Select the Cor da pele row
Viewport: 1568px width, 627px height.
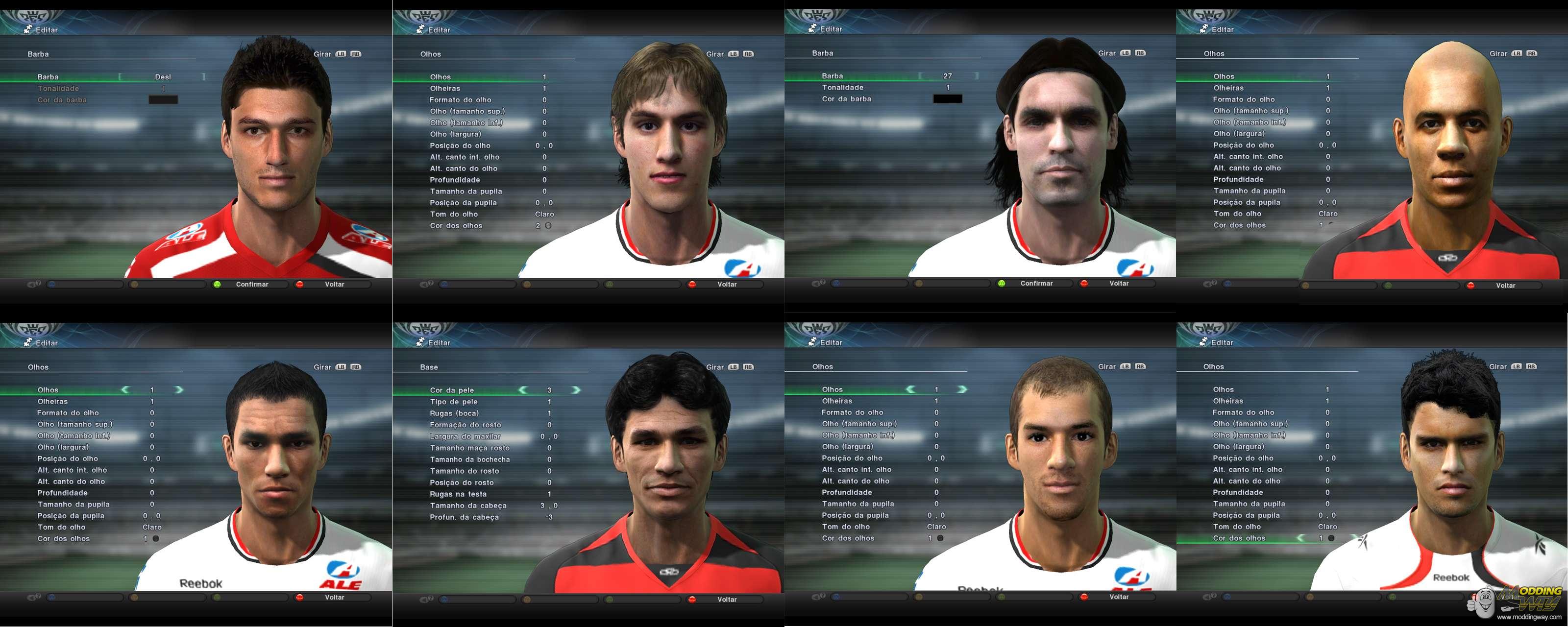tap(452, 390)
